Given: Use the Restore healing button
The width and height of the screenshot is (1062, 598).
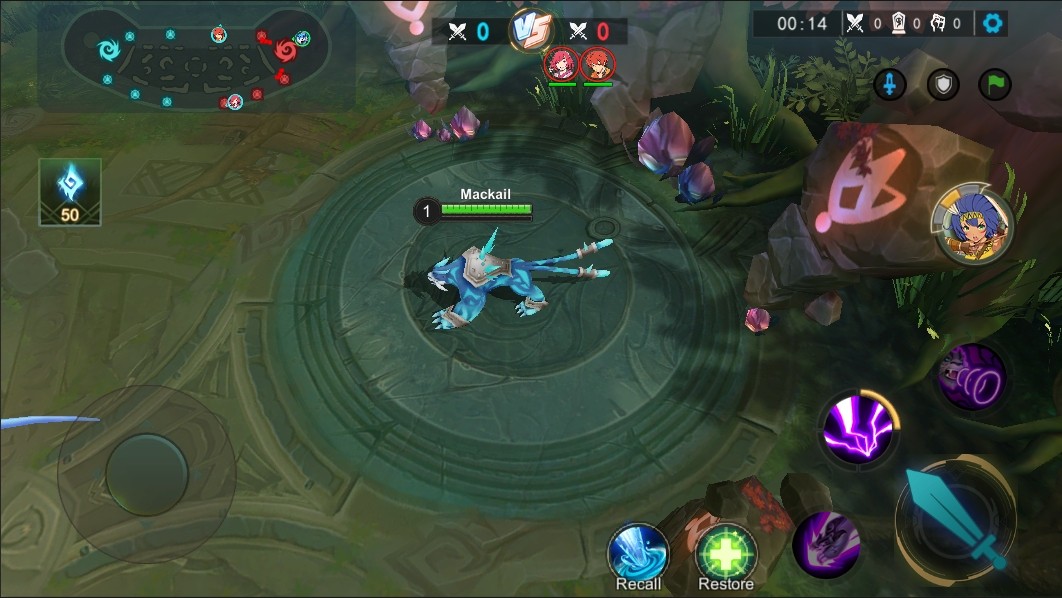Looking at the screenshot, I should pyautogui.click(x=726, y=552).
